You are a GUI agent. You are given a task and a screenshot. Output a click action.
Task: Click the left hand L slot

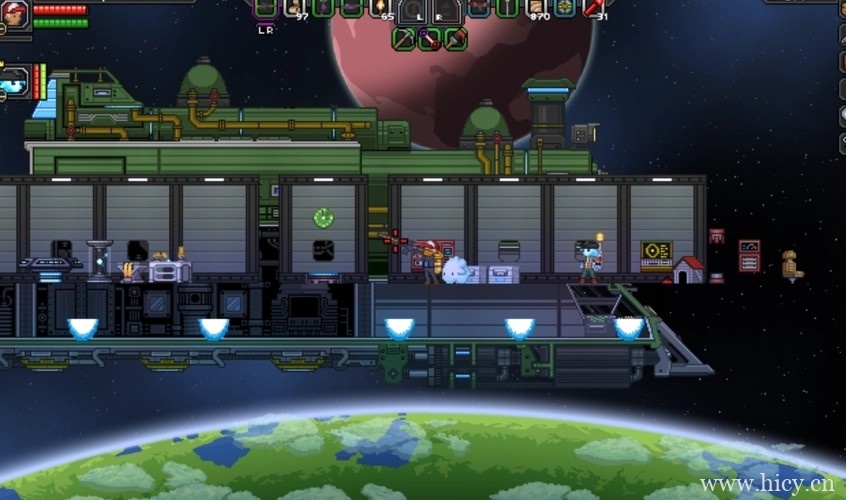(x=413, y=10)
